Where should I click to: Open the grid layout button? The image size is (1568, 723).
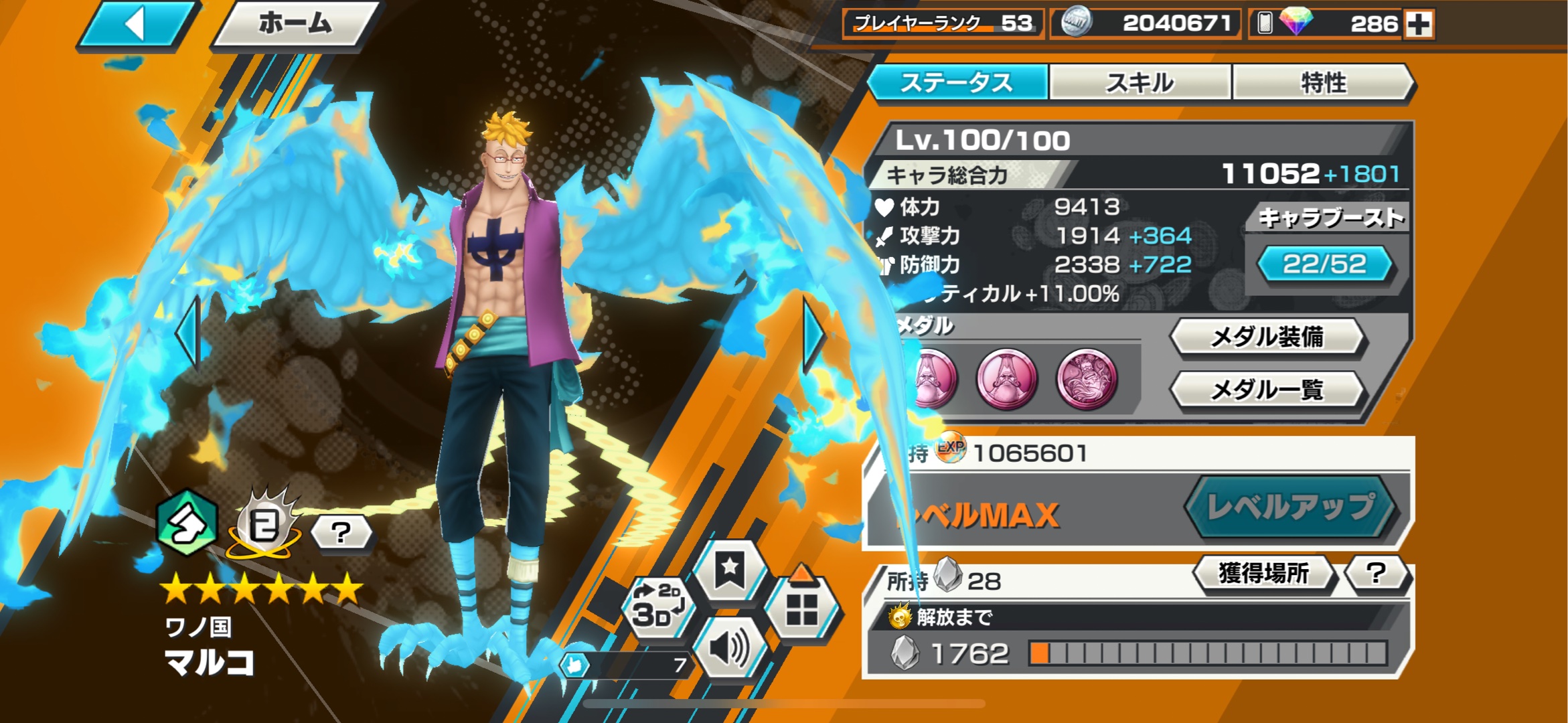[x=801, y=608]
